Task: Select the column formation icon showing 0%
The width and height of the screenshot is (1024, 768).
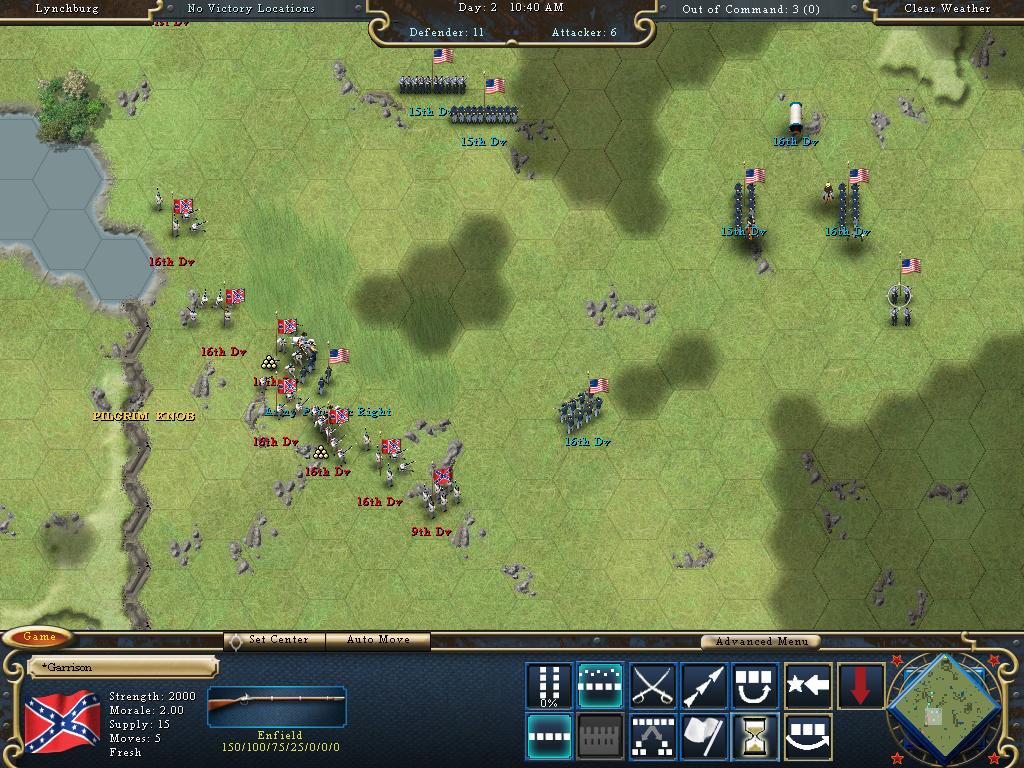Action: [549, 686]
